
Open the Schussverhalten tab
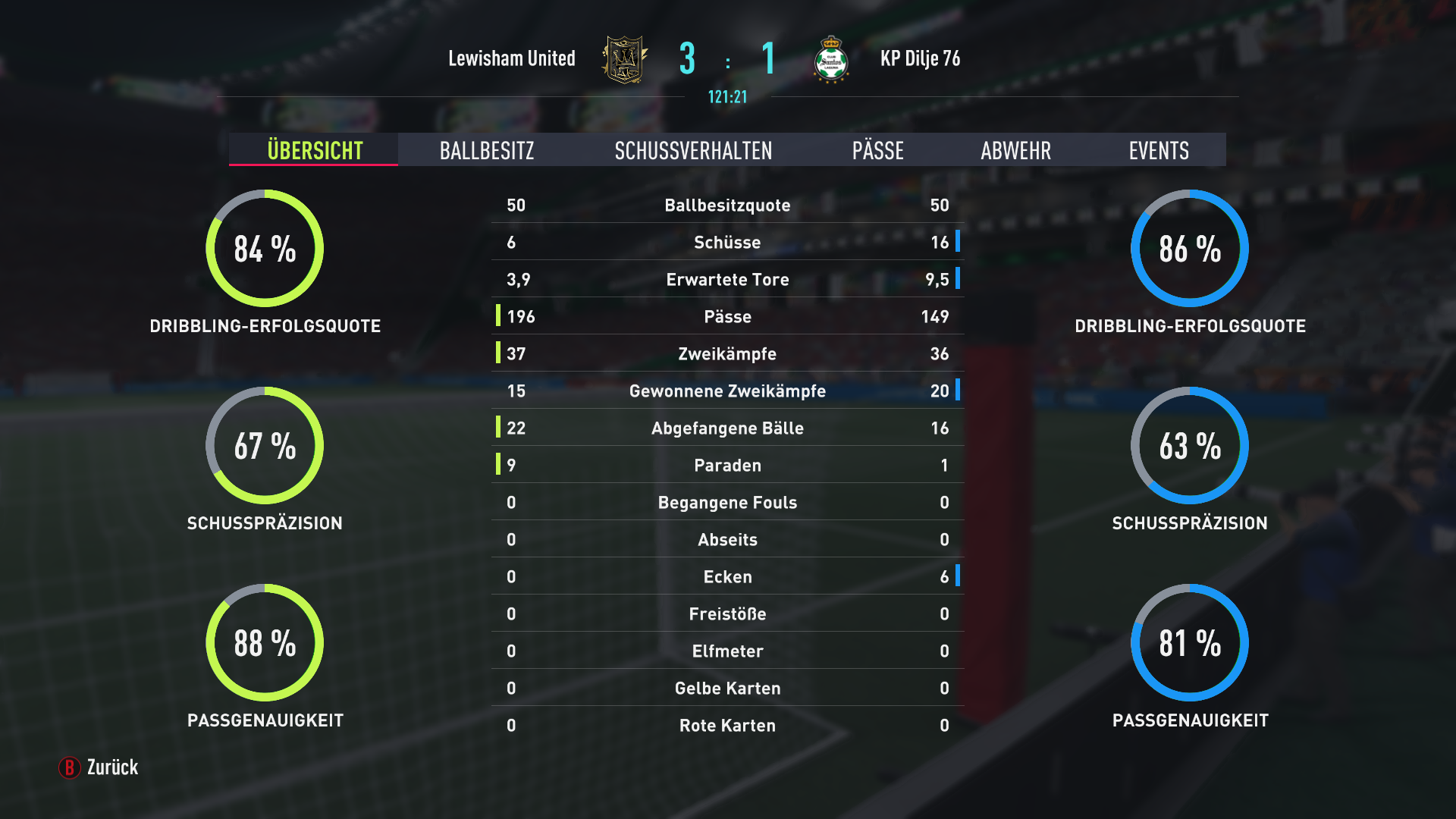click(693, 150)
